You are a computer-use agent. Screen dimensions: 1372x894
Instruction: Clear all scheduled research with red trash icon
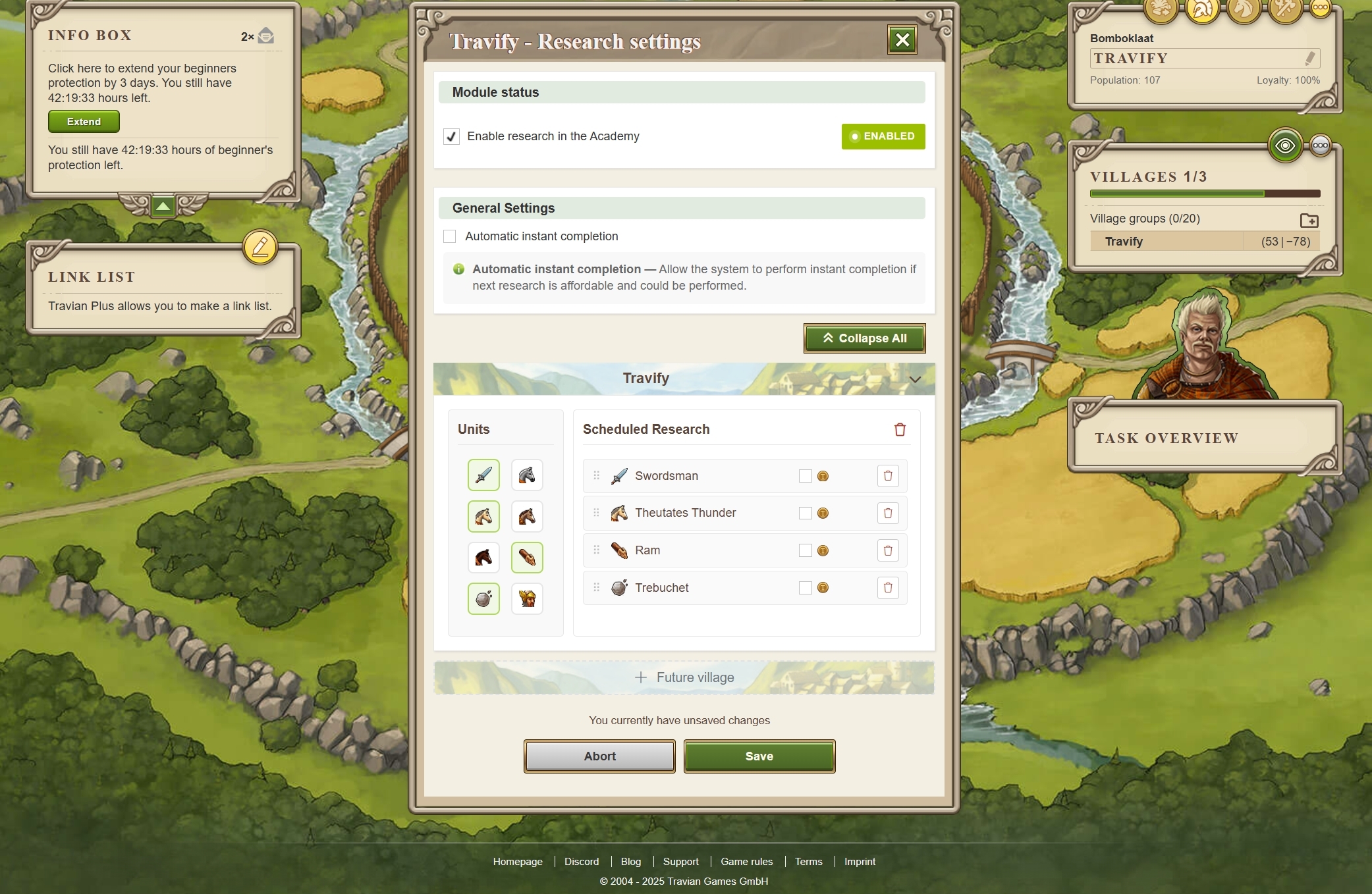900,430
